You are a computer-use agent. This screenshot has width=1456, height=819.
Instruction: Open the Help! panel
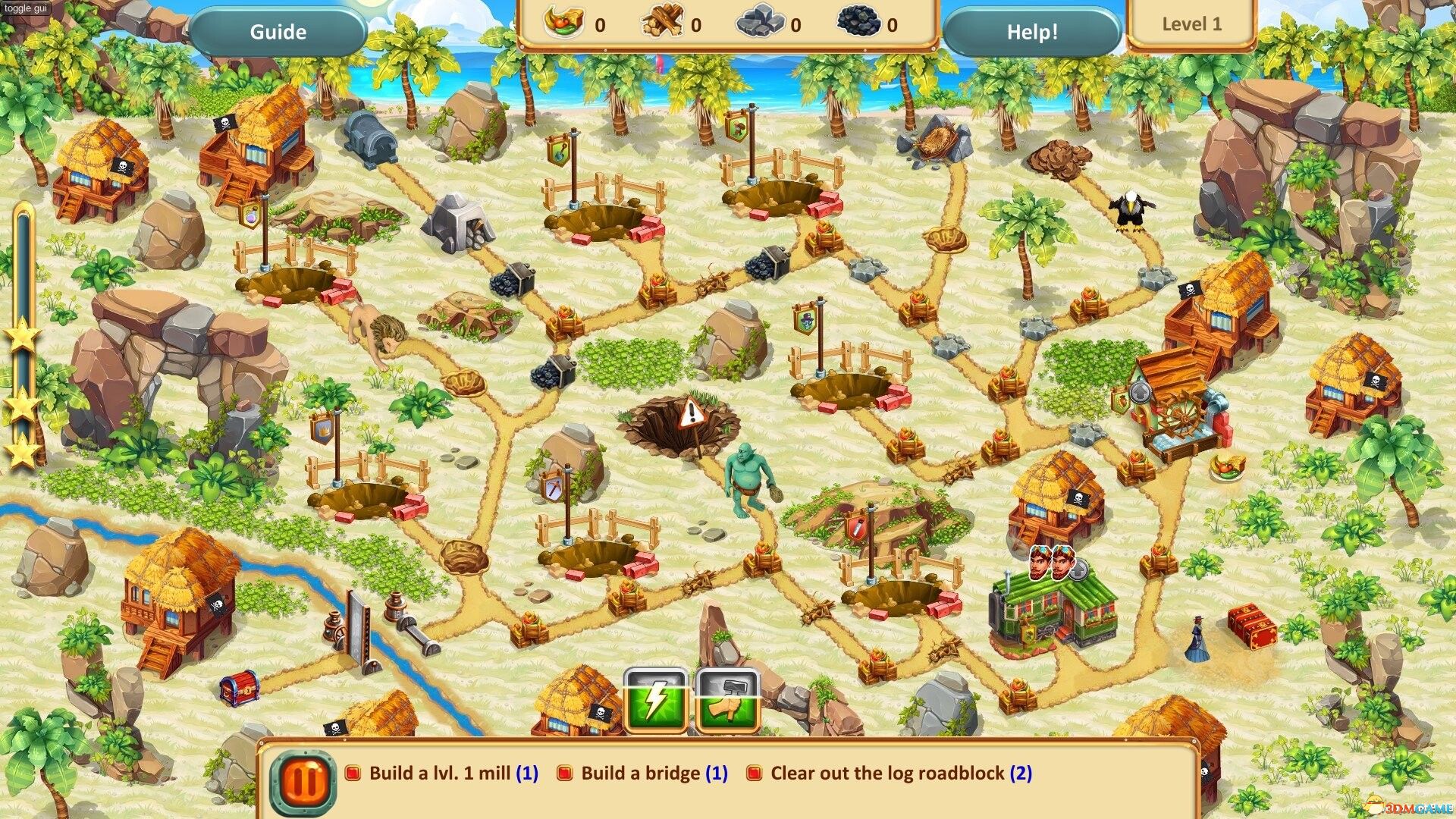coord(1033,32)
